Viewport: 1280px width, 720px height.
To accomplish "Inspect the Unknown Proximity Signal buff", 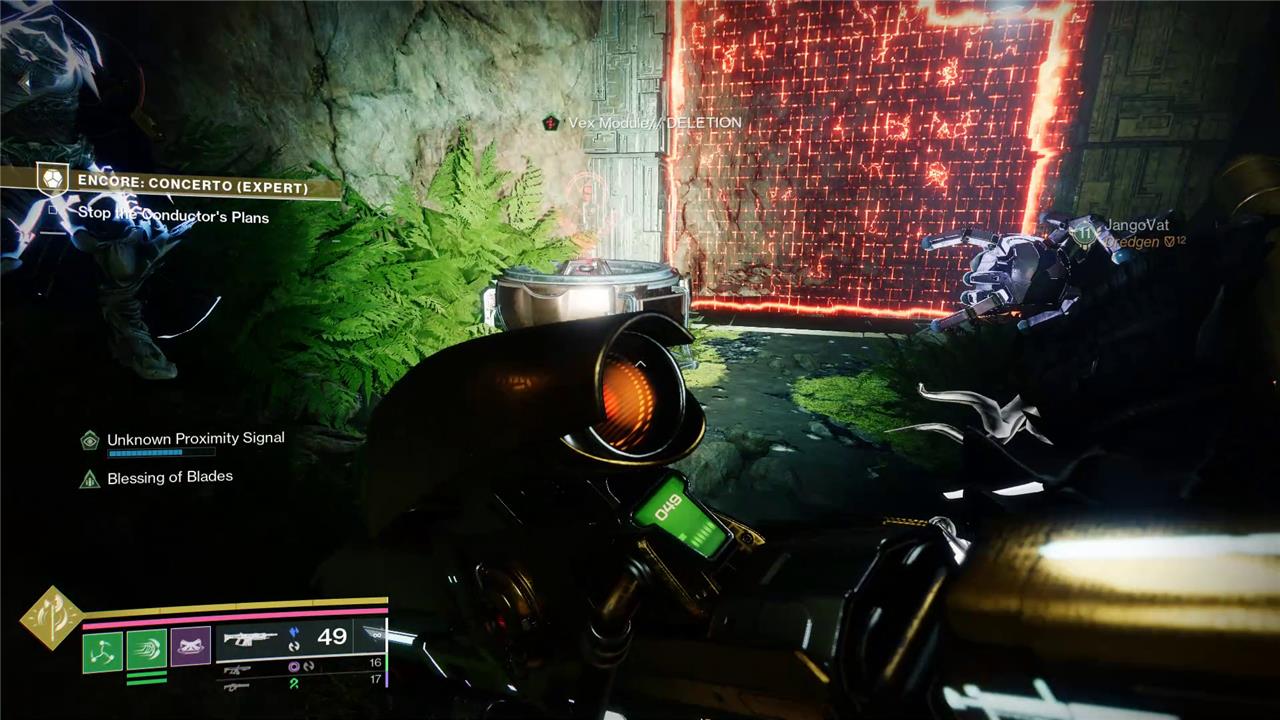I will 195,438.
